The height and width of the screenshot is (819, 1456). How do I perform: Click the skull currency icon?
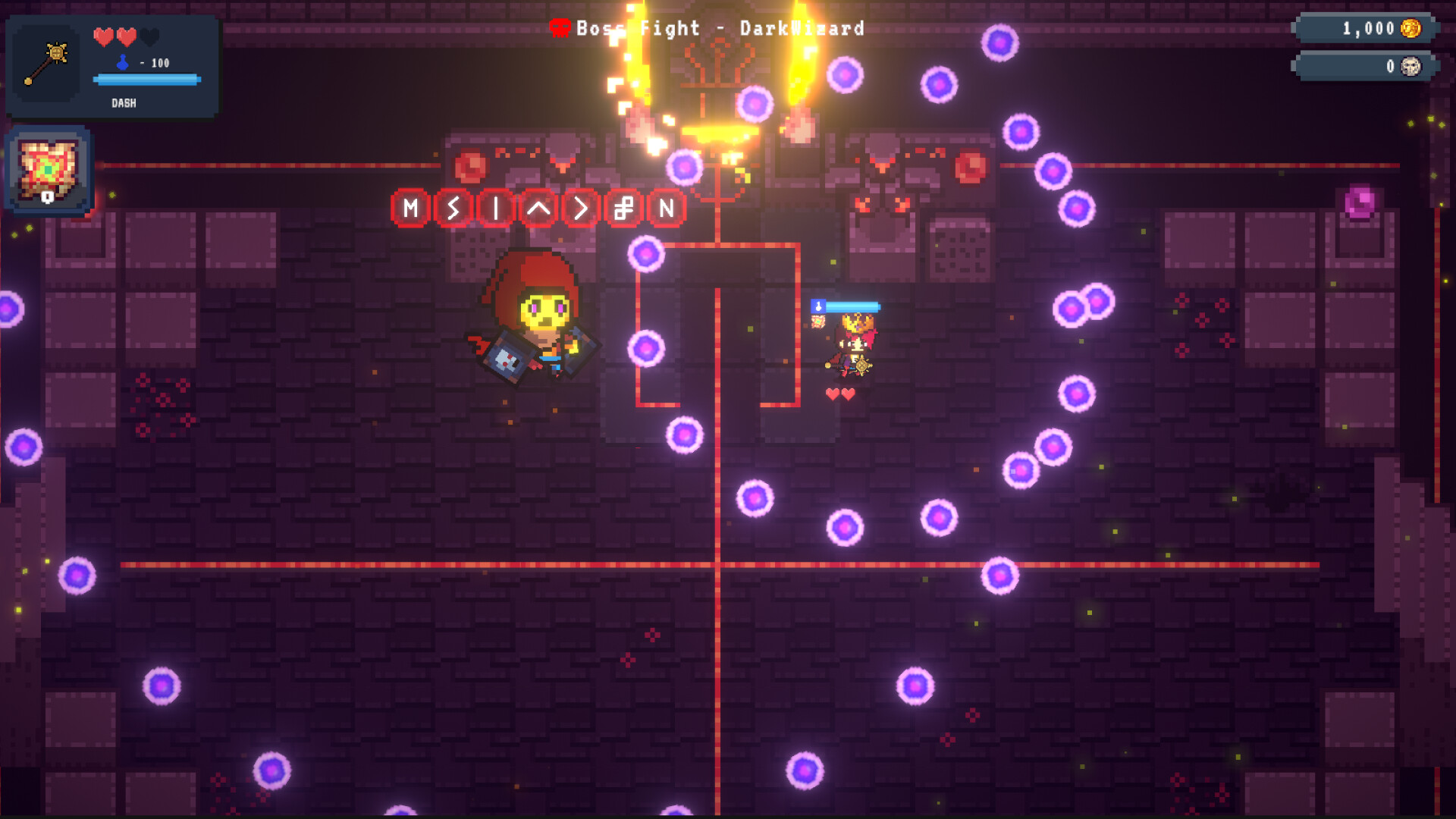(x=1410, y=66)
